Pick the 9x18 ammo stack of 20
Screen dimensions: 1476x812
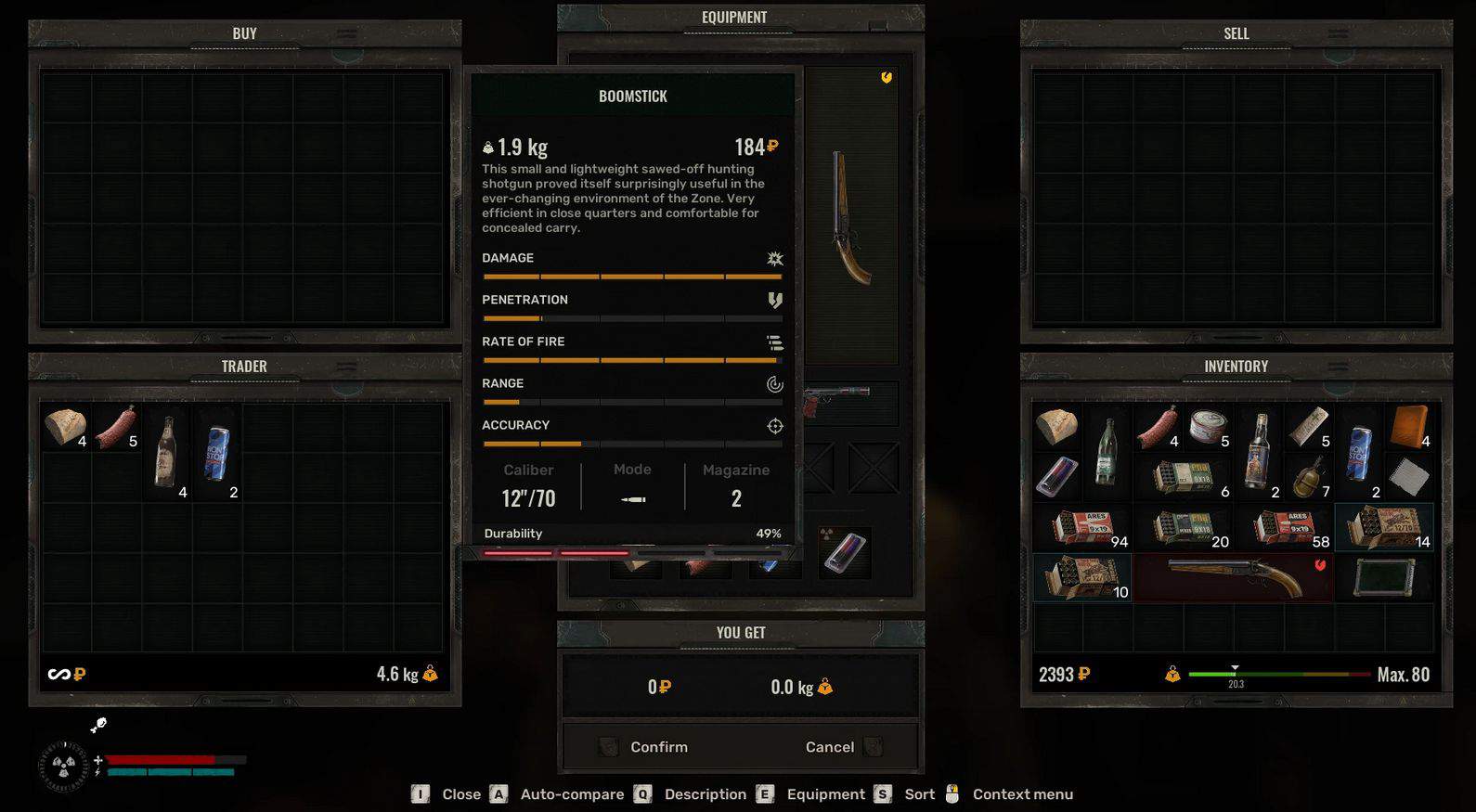pos(1183,527)
